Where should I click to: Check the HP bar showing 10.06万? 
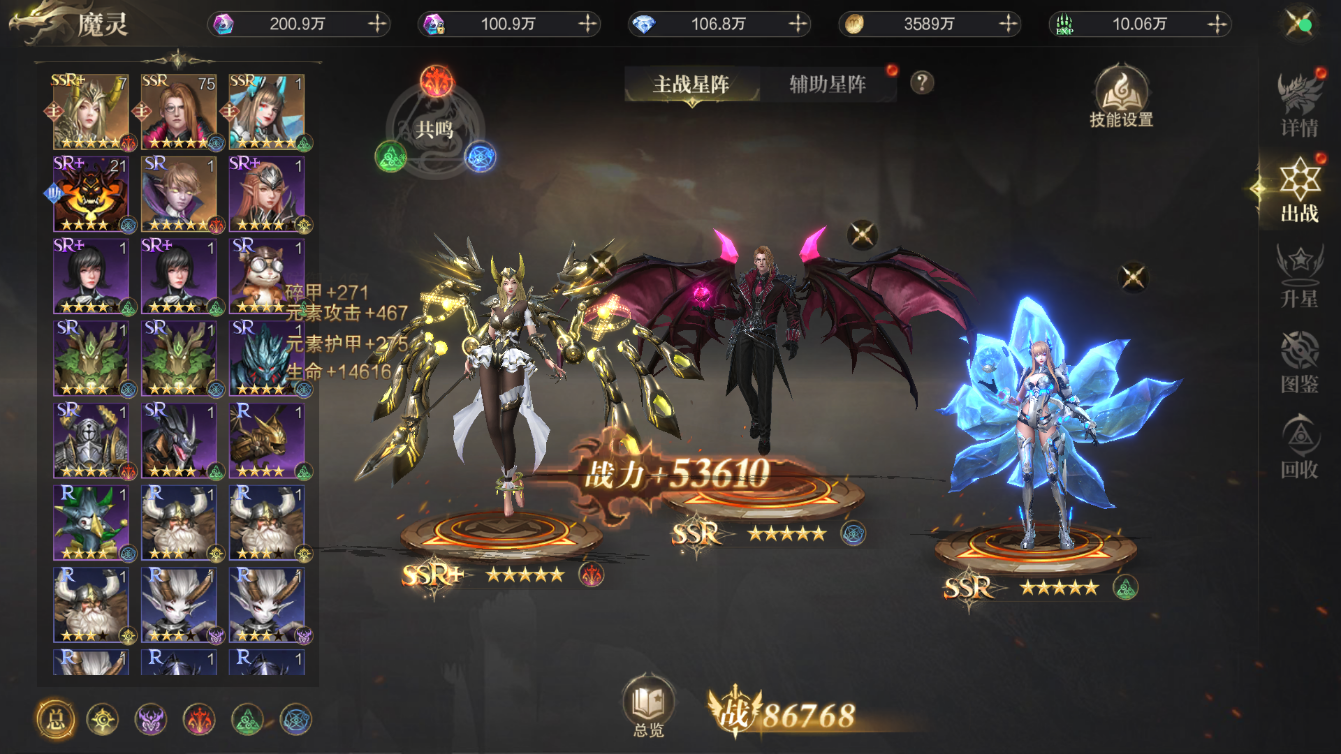click(x=1137, y=23)
